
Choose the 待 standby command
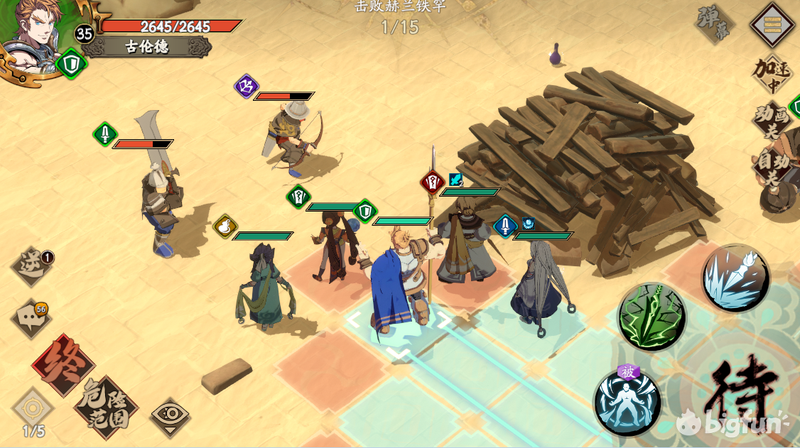742,392
